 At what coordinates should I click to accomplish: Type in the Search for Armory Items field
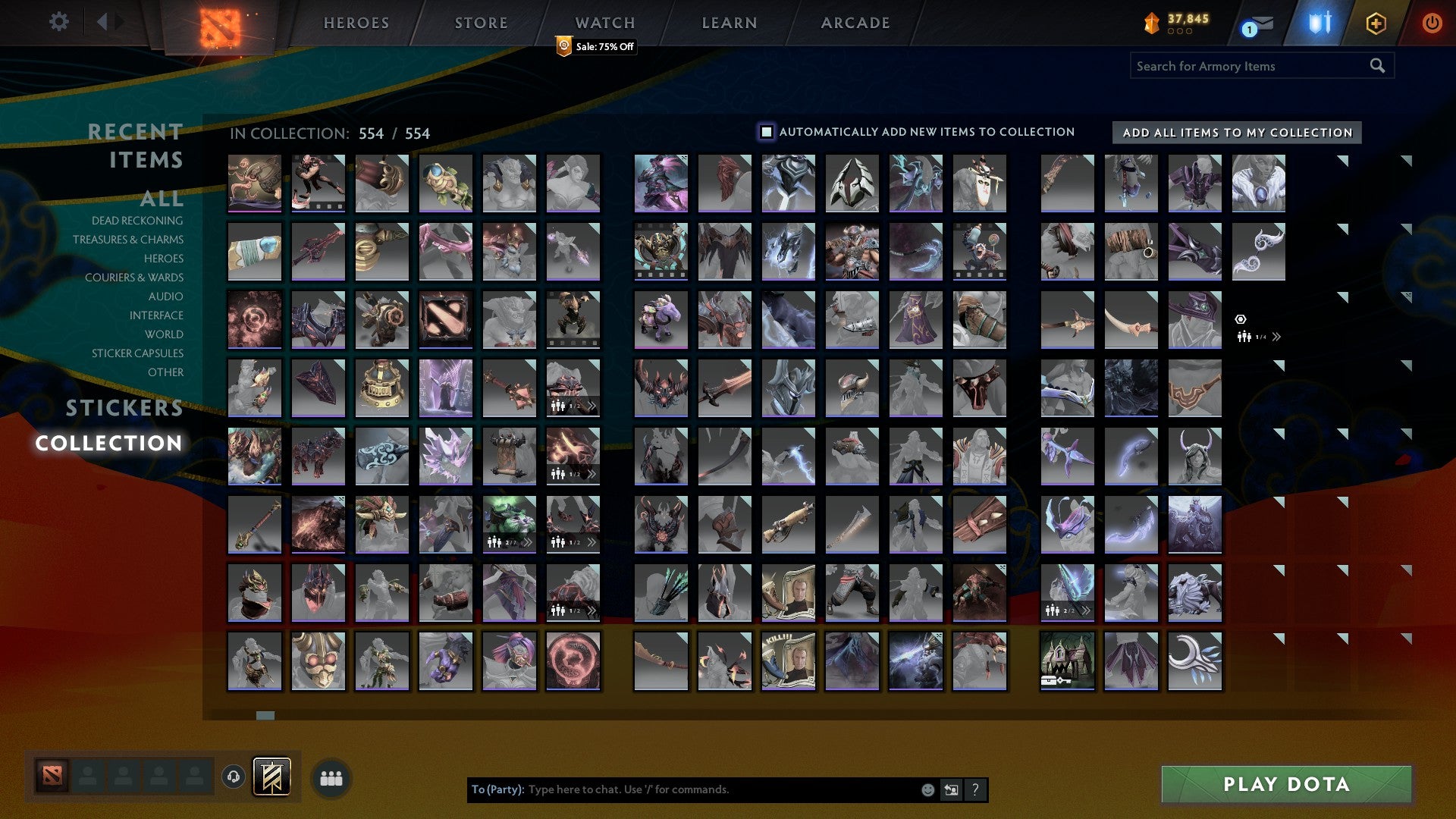point(1244,66)
